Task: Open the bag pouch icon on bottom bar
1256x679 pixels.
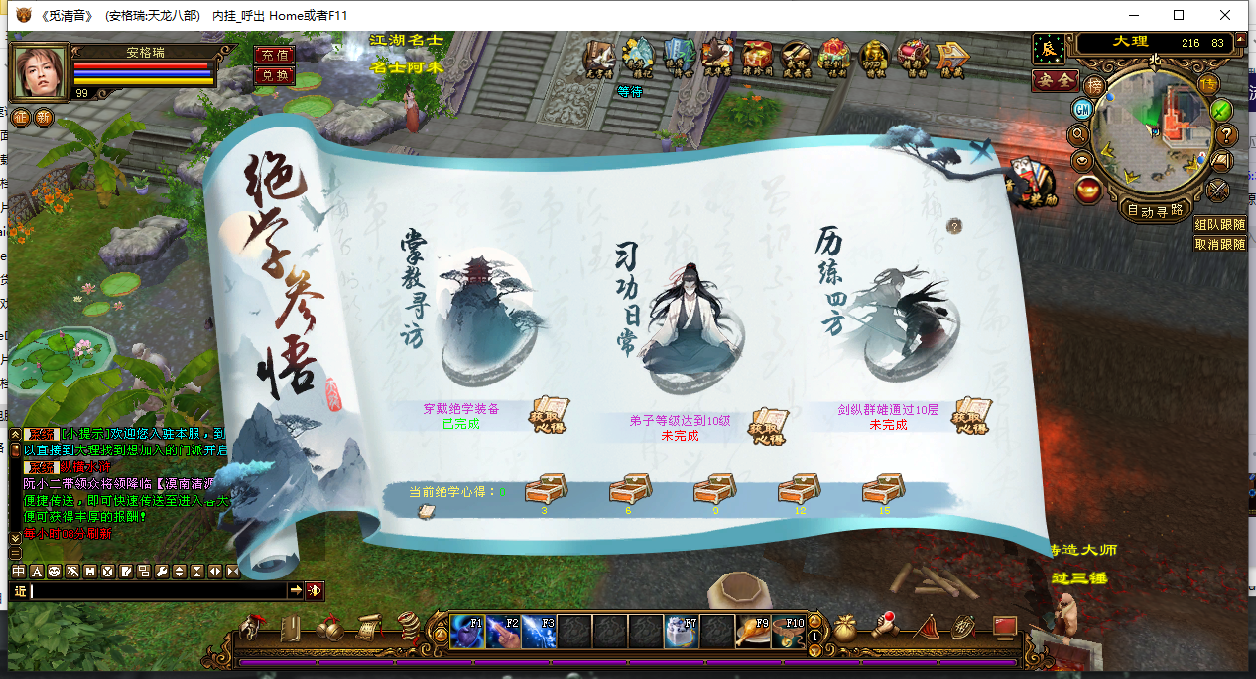Action: tap(845, 627)
